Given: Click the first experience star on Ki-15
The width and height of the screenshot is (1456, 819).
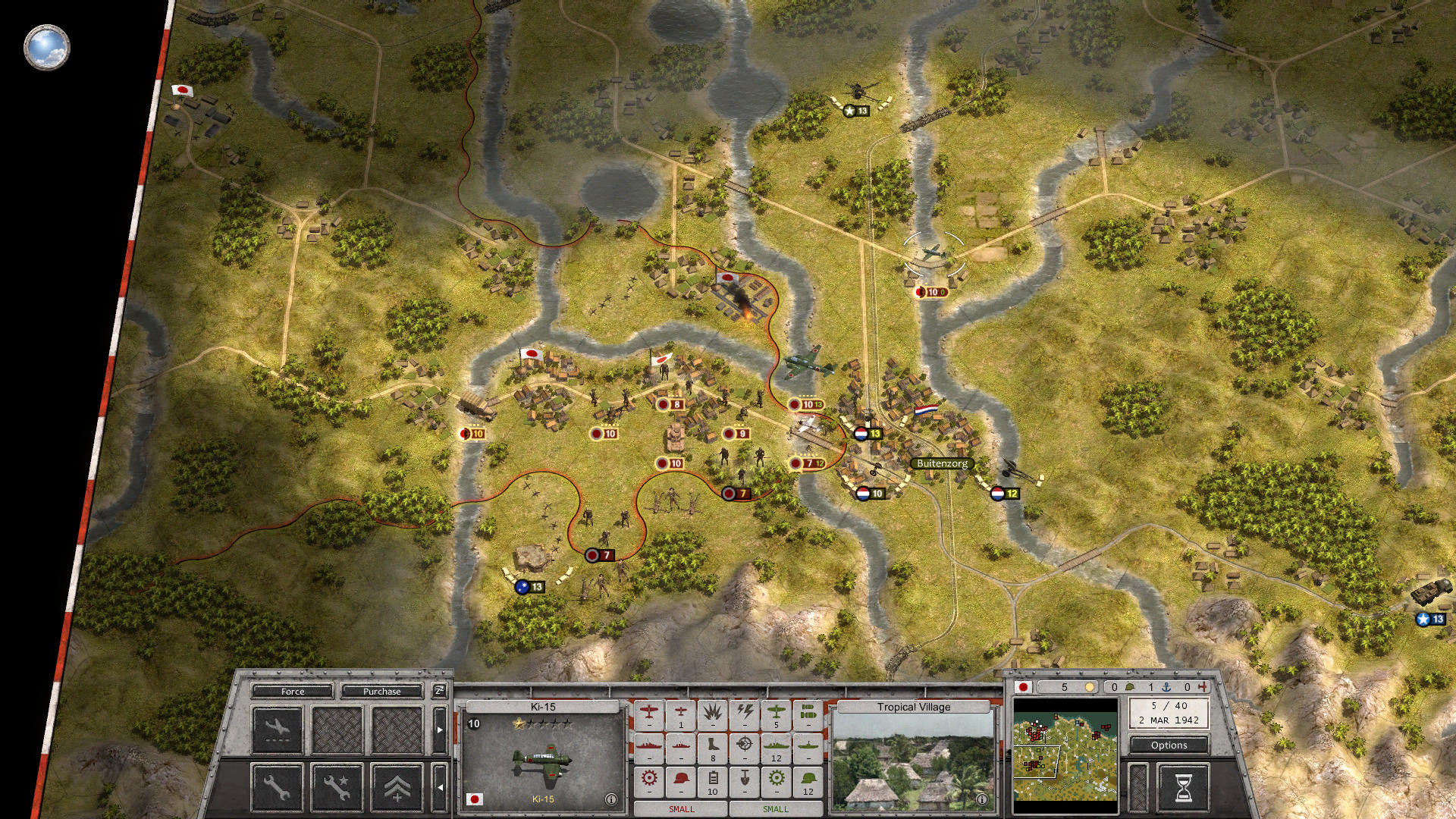Looking at the screenshot, I should (x=518, y=722).
